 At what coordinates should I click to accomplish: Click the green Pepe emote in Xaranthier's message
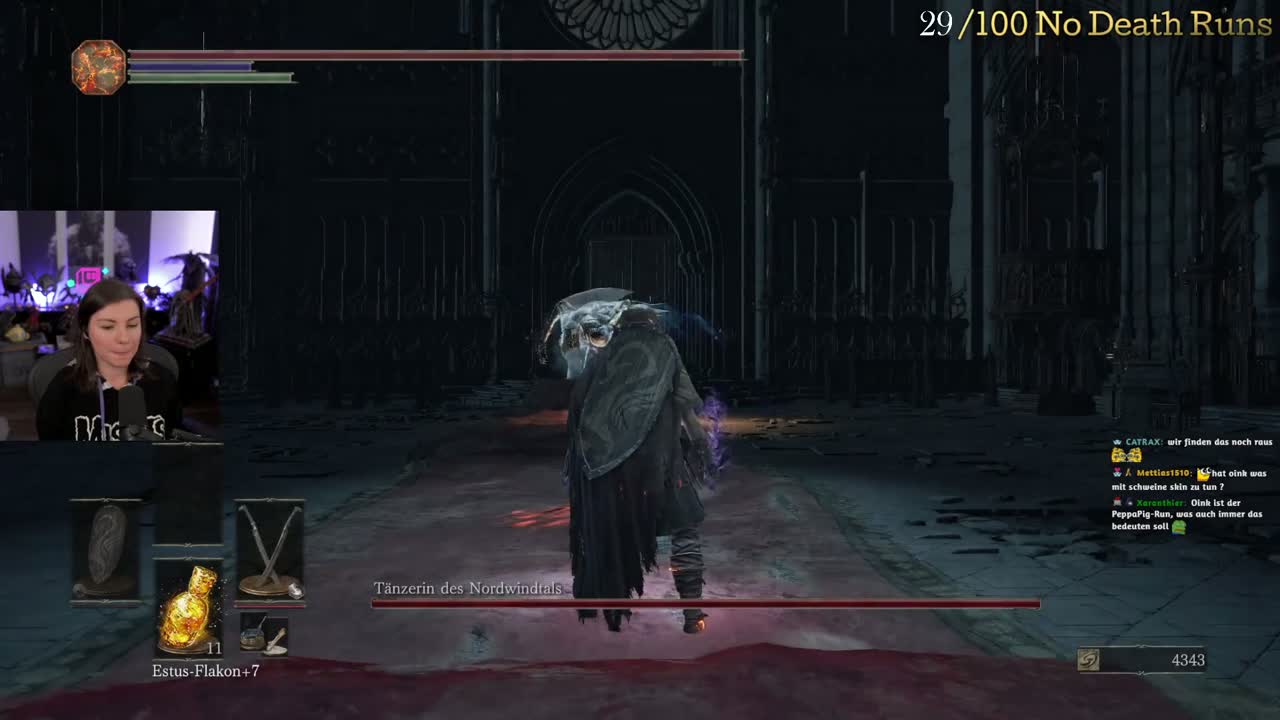point(1179,528)
